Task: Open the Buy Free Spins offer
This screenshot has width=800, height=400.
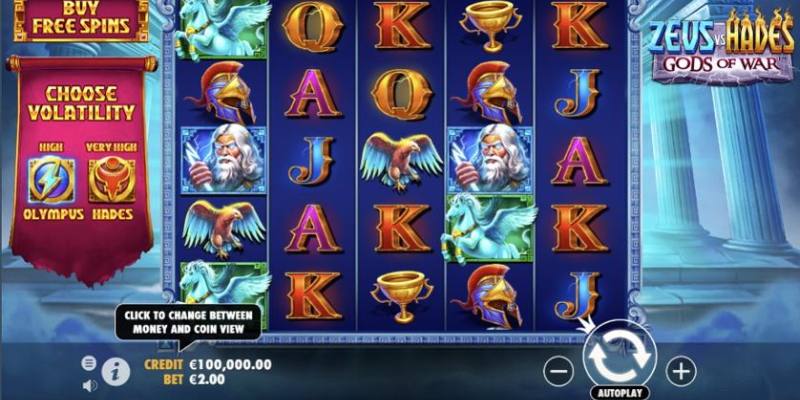Action: (x=82, y=19)
